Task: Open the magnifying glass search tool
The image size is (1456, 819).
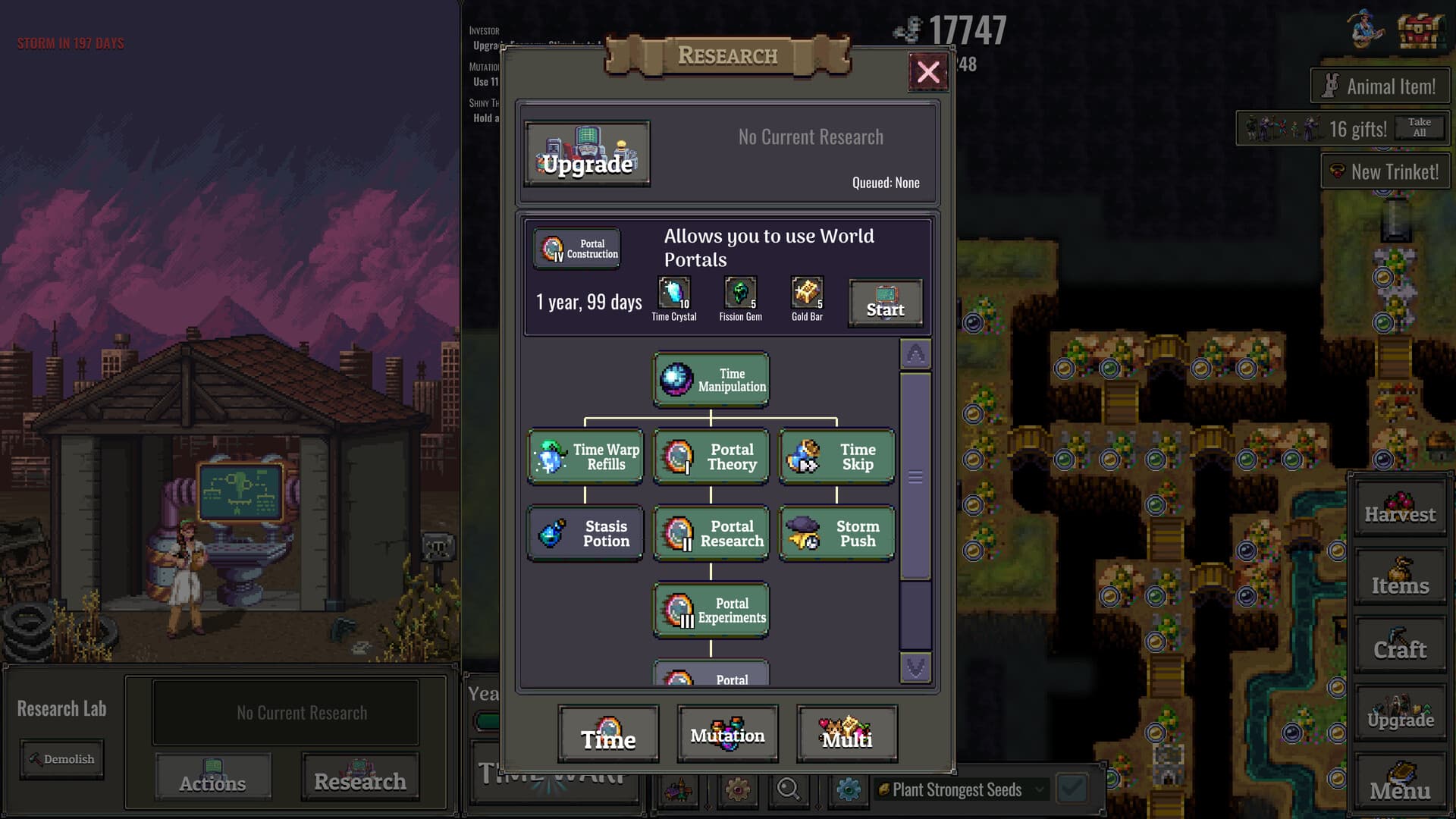Action: point(789,791)
